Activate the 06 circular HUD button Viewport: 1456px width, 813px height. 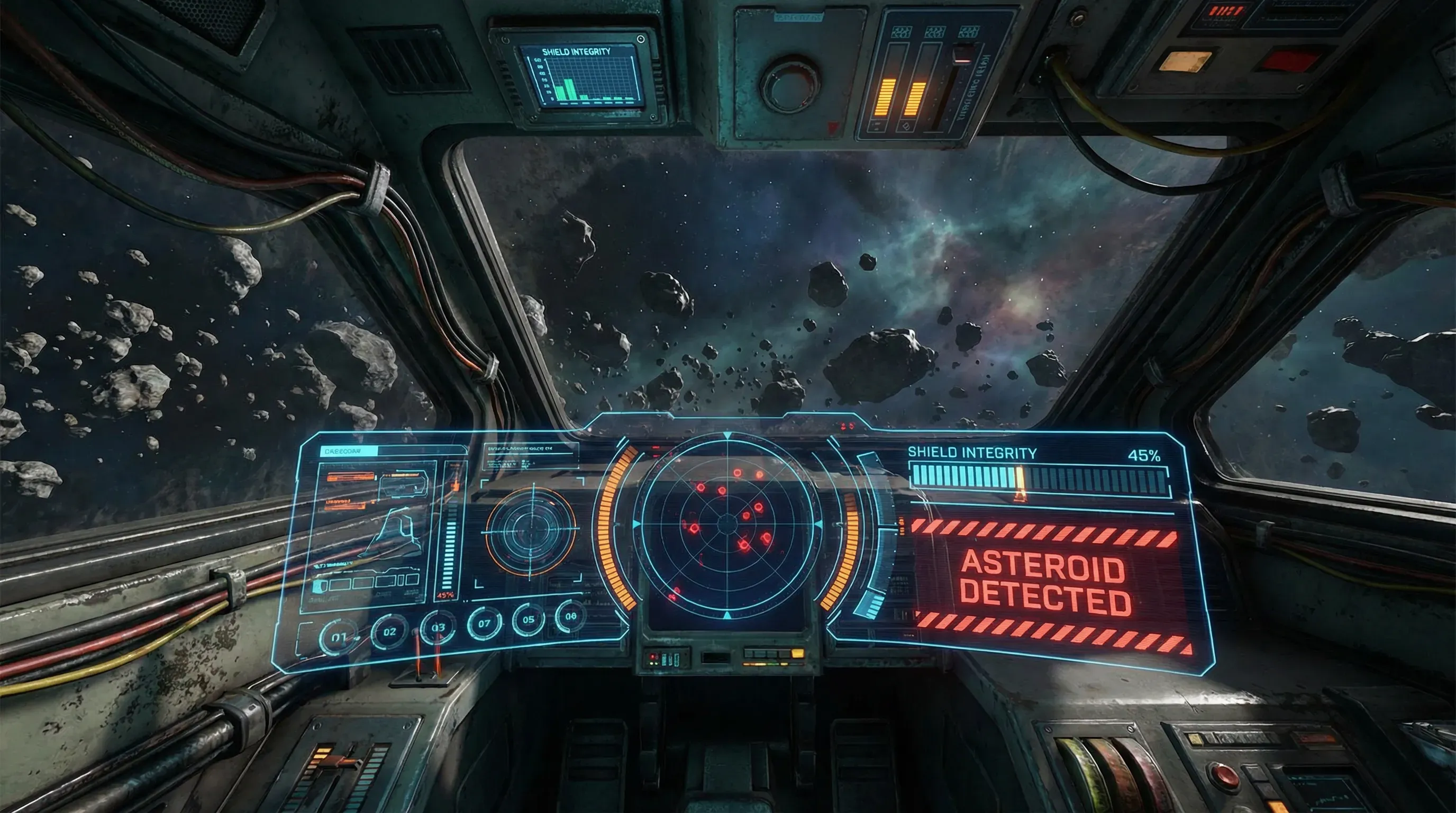570,616
